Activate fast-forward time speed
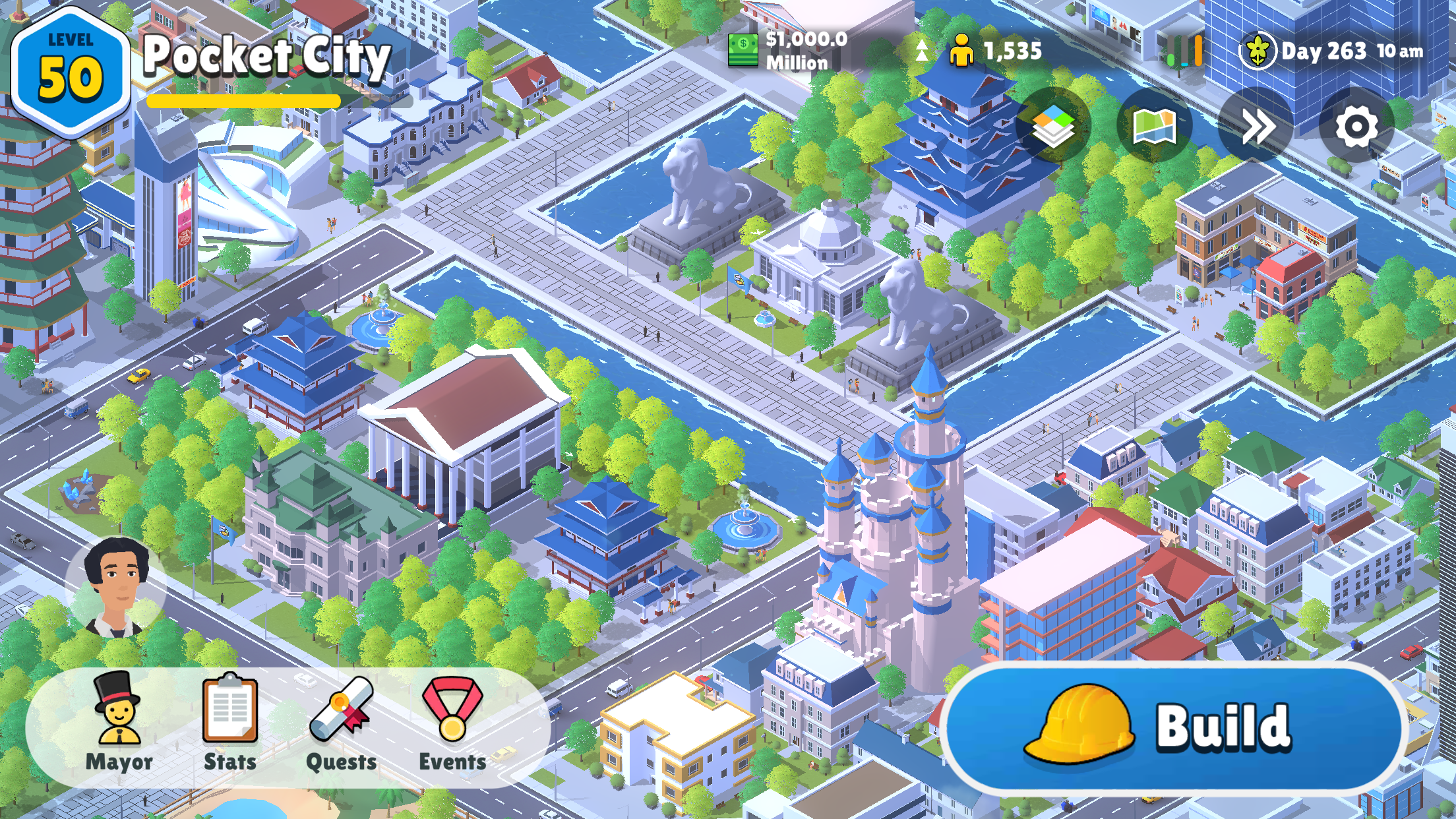 tap(1257, 127)
